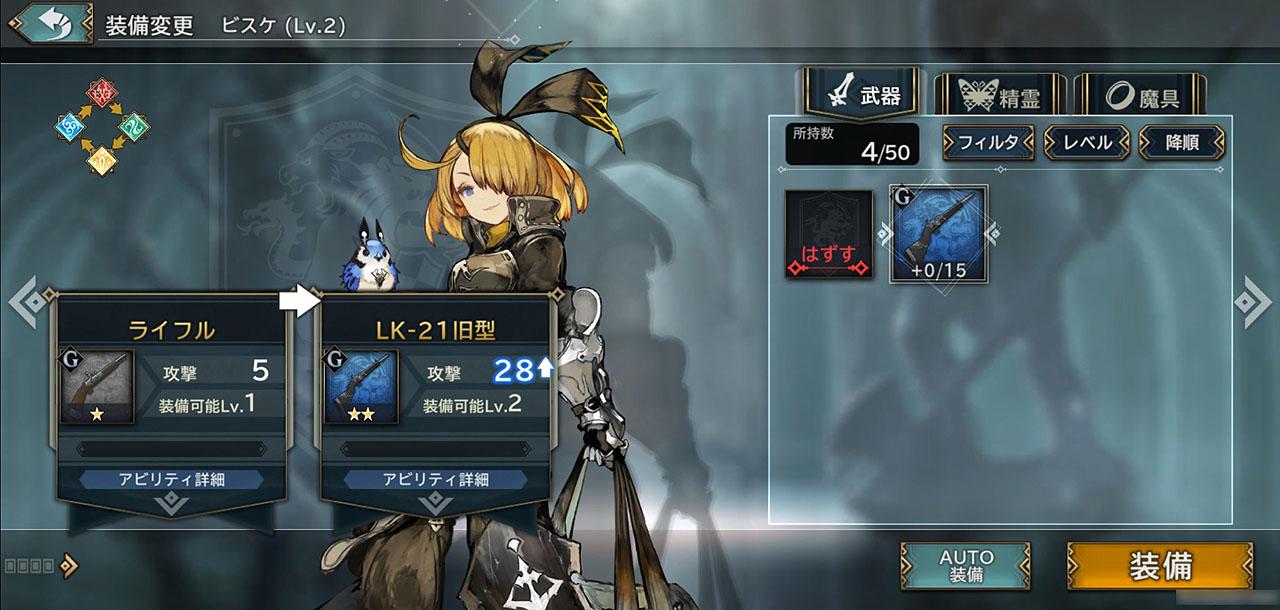The width and height of the screenshot is (1280, 610).
Task: Click the elemental affinity diamond chart
Action: pos(101,127)
